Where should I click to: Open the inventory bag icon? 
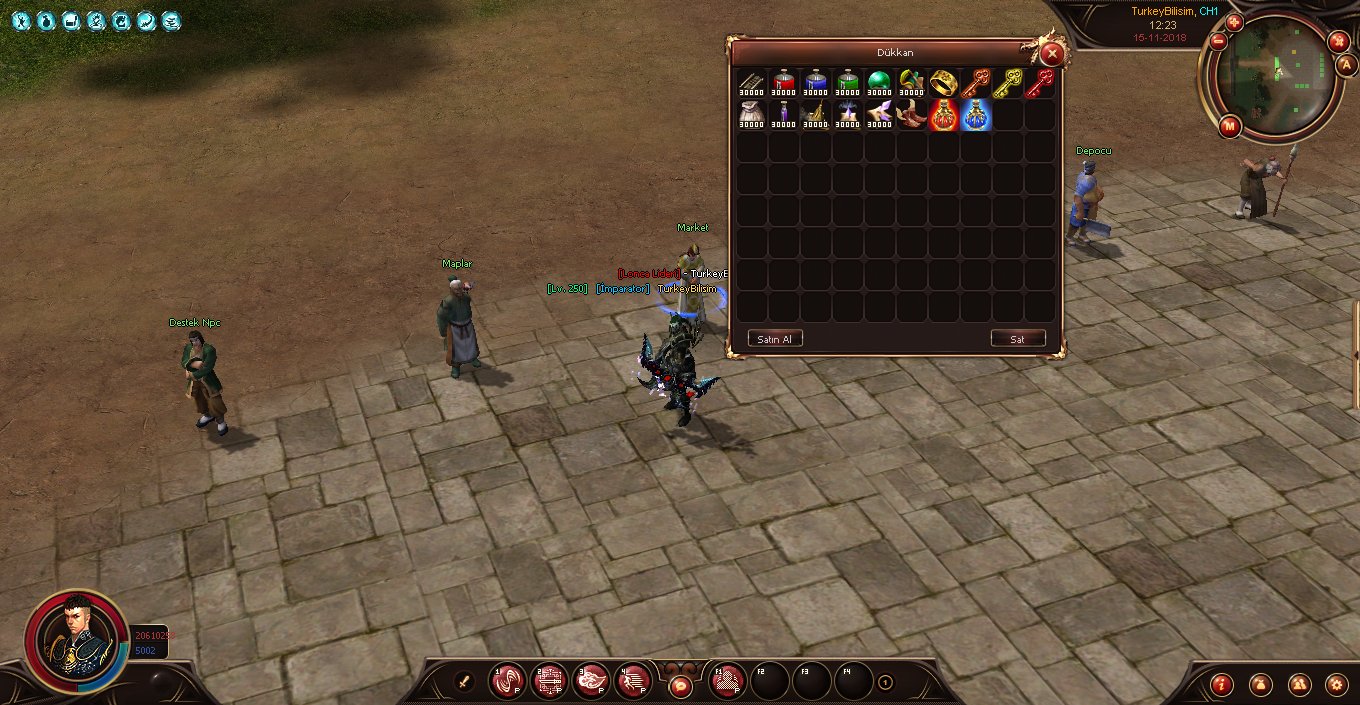(x=1260, y=684)
